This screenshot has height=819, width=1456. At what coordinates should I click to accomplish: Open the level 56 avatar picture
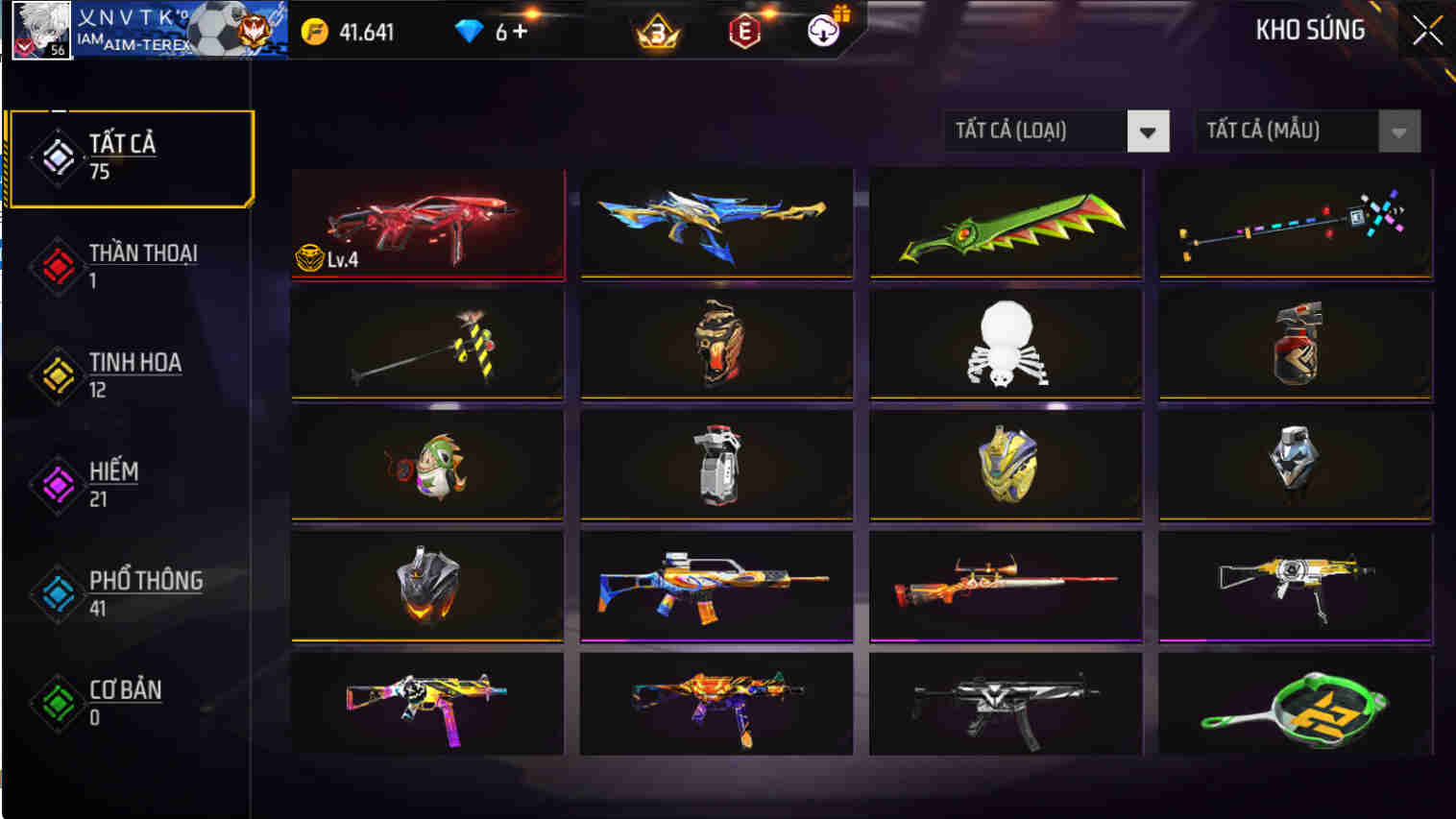pyautogui.click(x=41, y=29)
